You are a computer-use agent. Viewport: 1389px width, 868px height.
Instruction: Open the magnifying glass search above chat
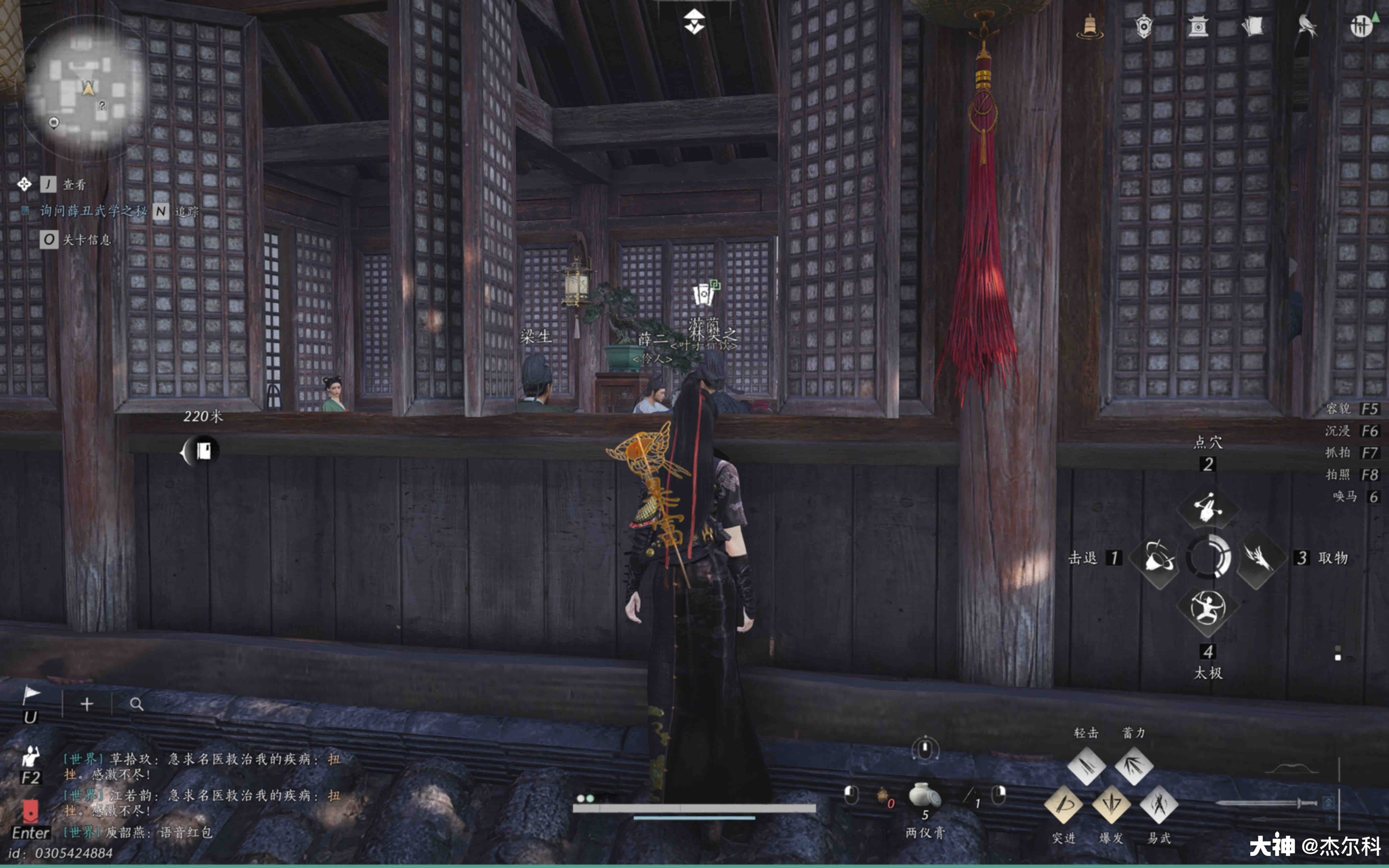pos(136,704)
